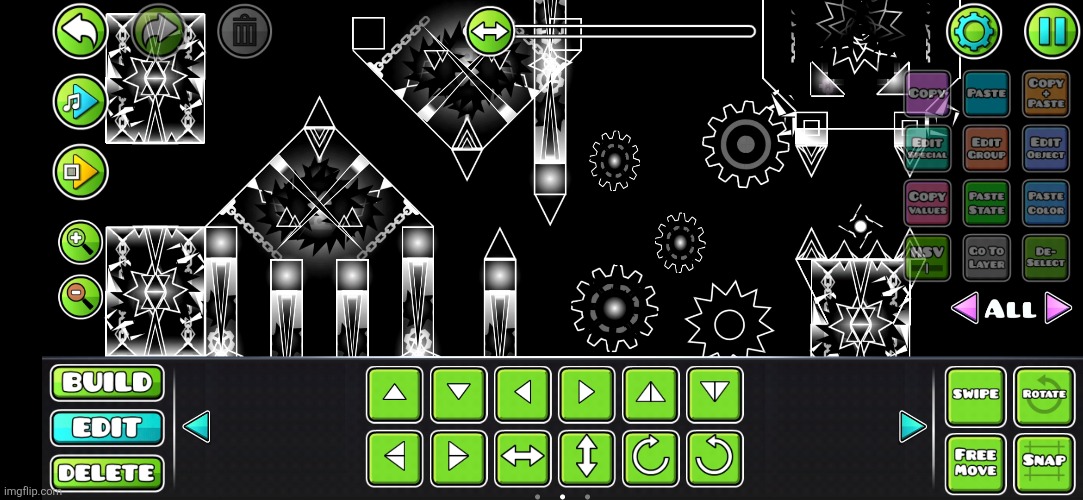Zoom in on the editor view
The width and height of the screenshot is (1083, 500).
click(79, 241)
